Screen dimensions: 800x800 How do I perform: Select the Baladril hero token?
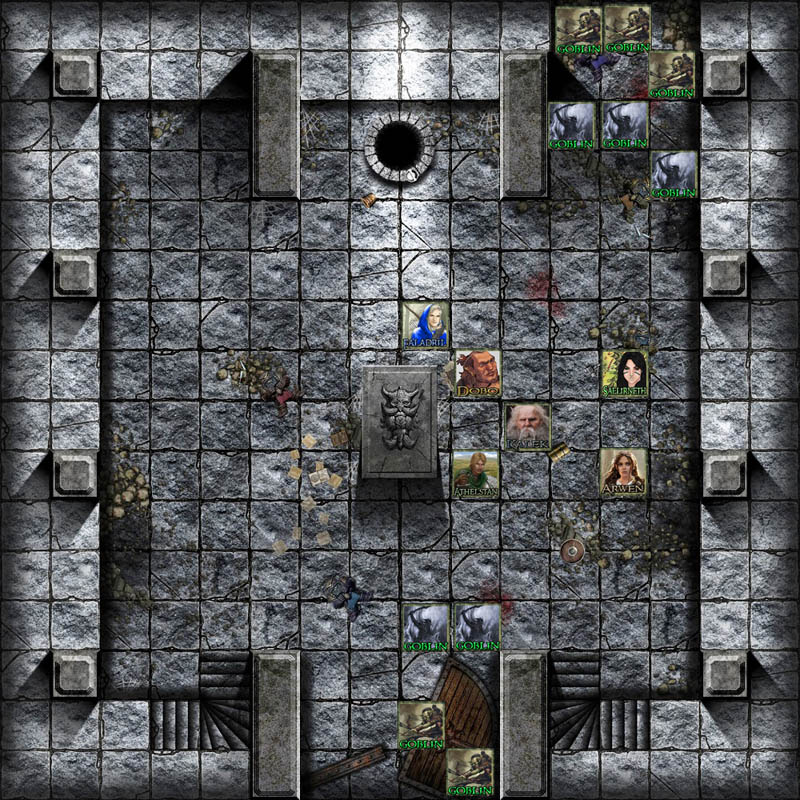click(x=425, y=325)
